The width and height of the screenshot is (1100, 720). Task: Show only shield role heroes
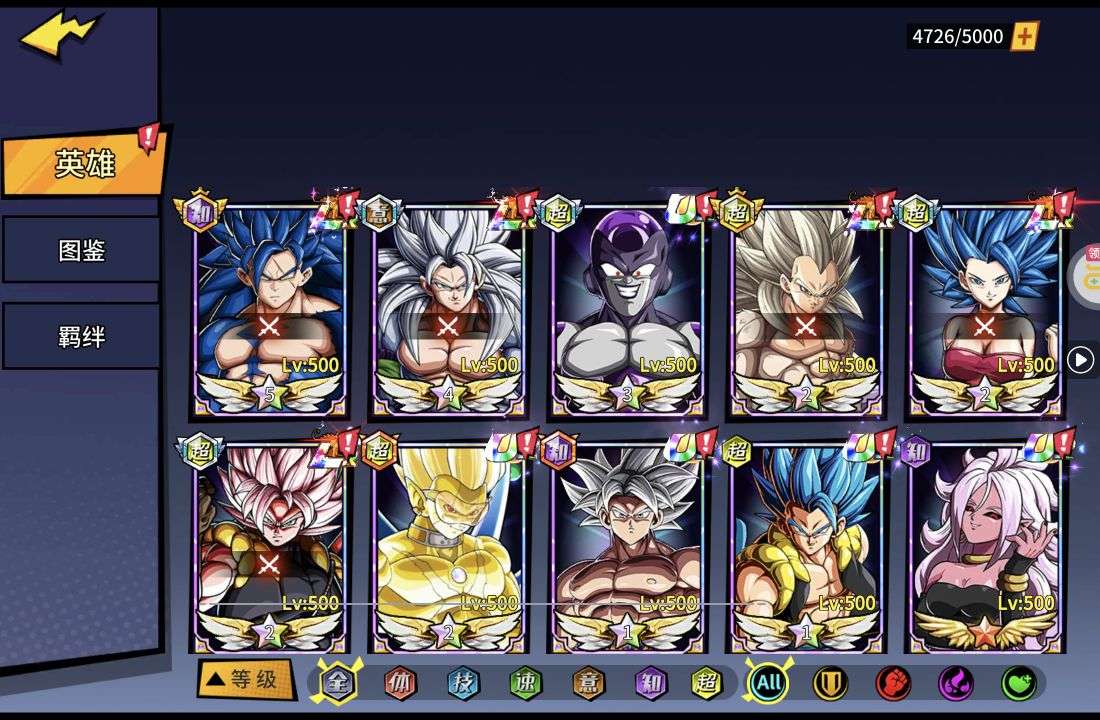click(x=830, y=683)
